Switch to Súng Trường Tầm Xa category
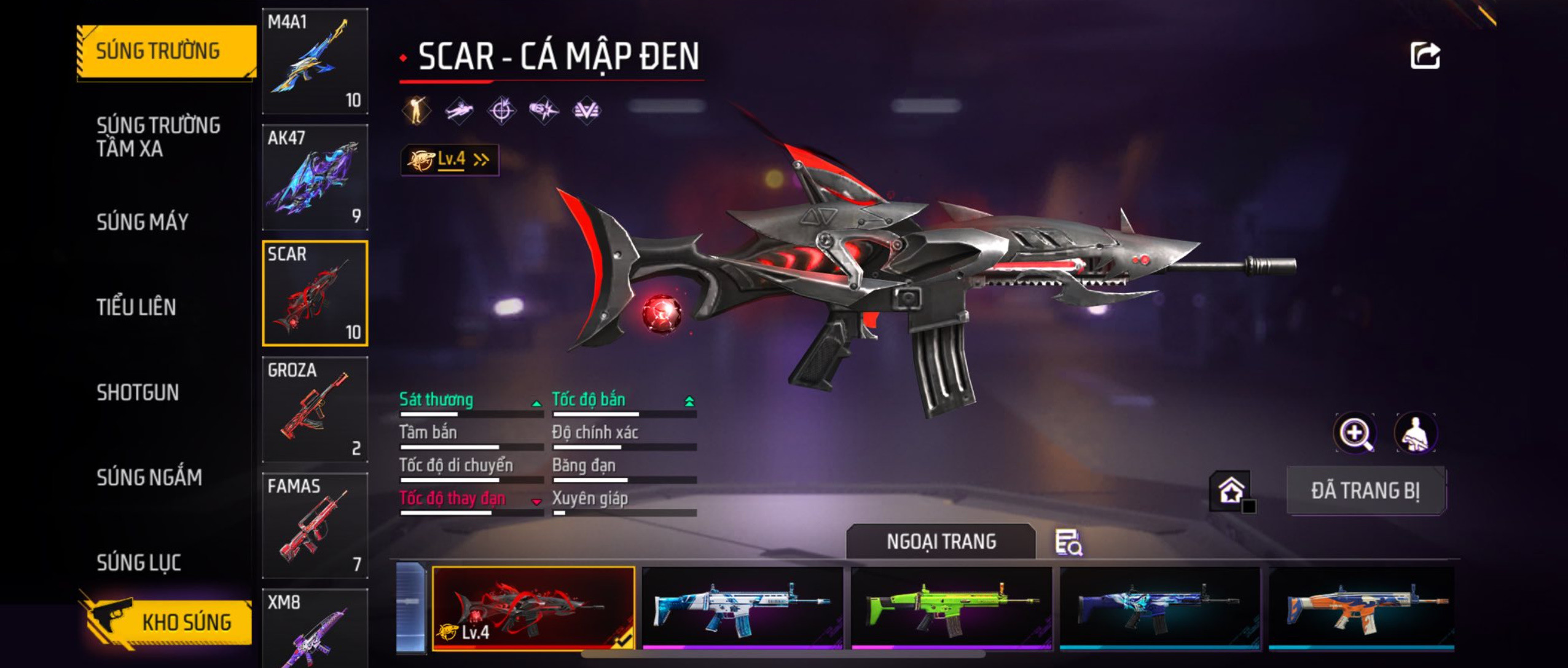1568x668 pixels. (x=158, y=136)
